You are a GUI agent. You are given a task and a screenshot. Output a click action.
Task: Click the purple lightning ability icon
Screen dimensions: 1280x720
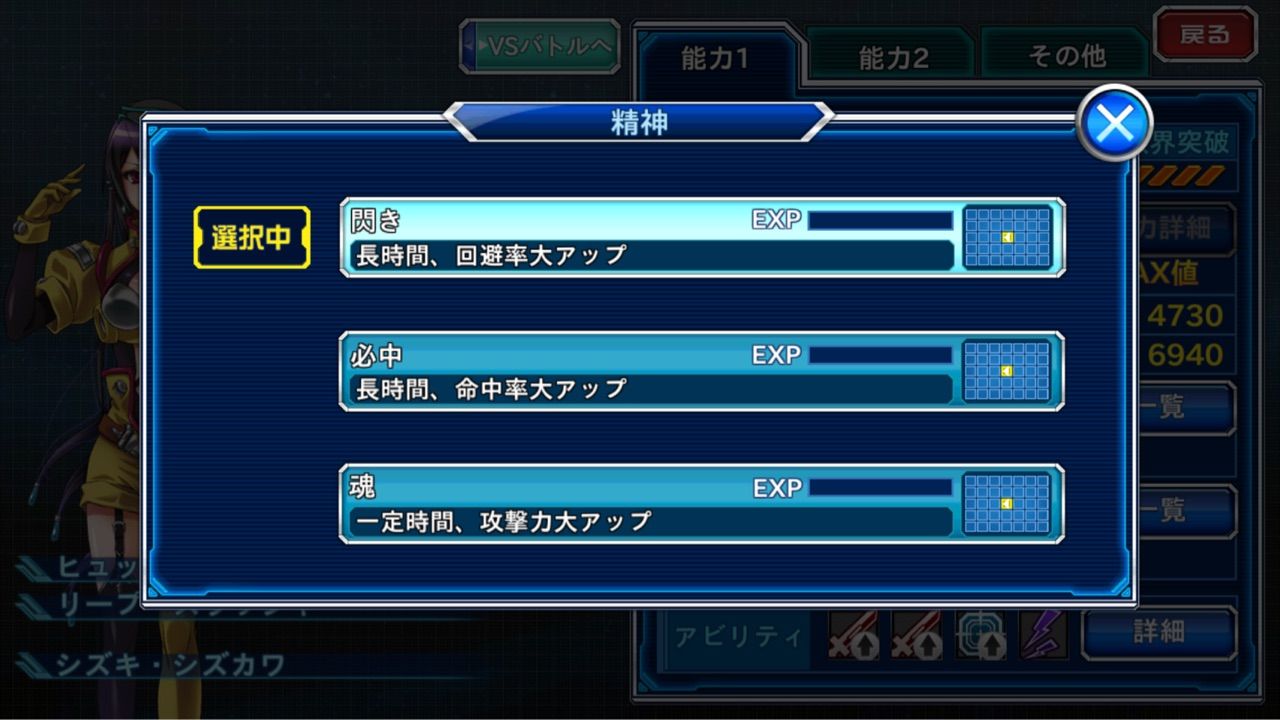[x=1045, y=635]
